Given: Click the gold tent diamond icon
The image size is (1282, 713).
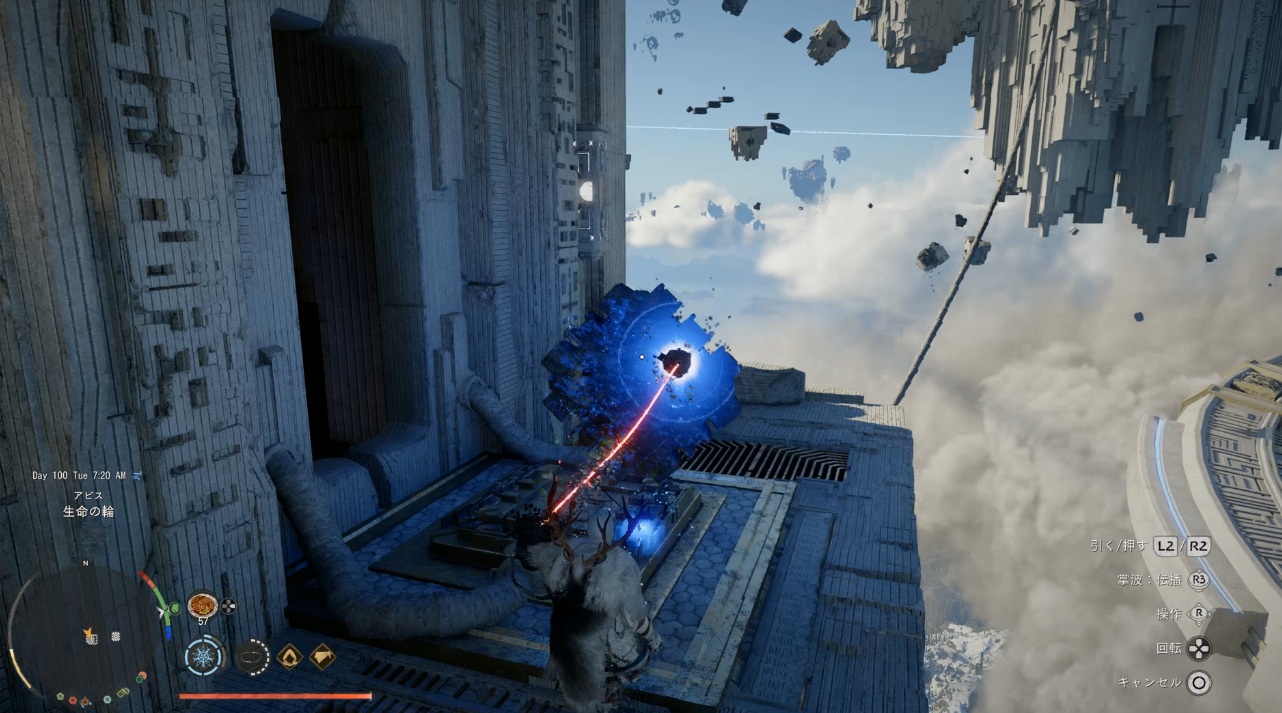Looking at the screenshot, I should [322, 656].
